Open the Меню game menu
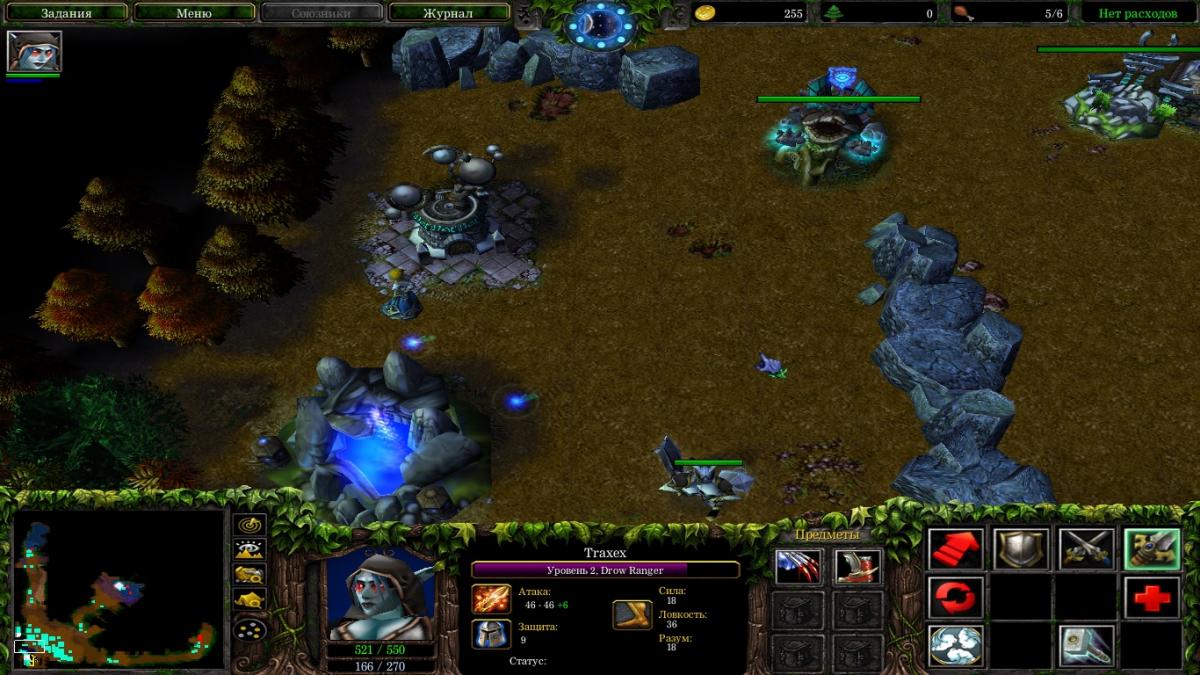This screenshot has width=1200, height=675. click(194, 13)
